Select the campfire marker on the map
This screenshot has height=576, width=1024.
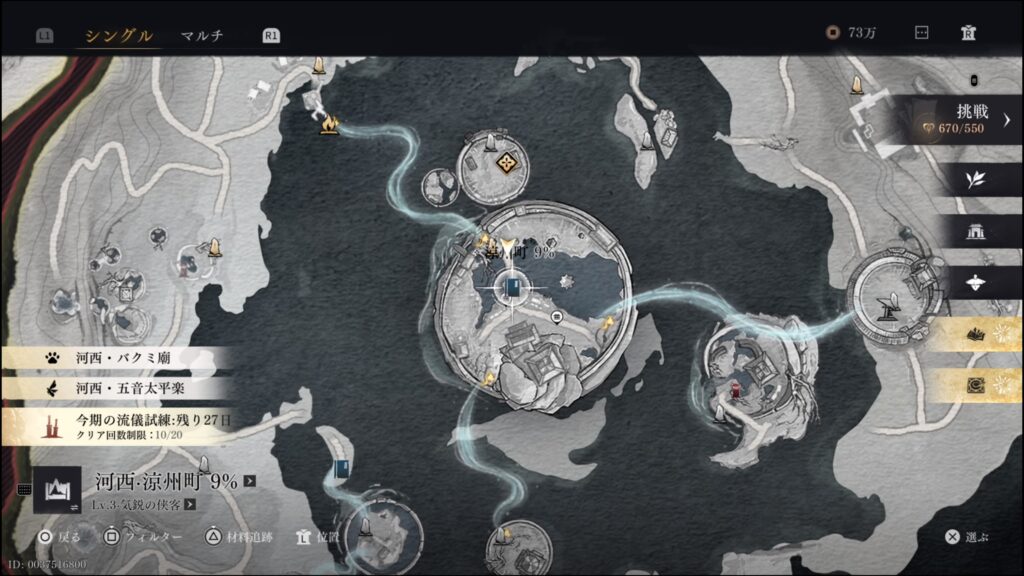click(x=330, y=123)
